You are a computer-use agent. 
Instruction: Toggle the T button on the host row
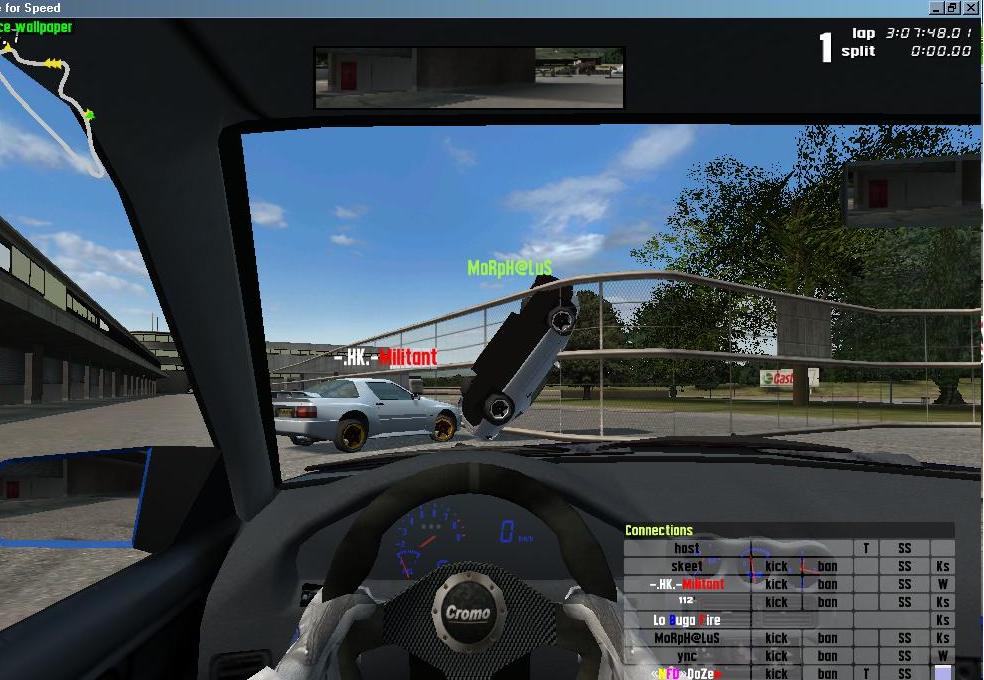pos(866,548)
